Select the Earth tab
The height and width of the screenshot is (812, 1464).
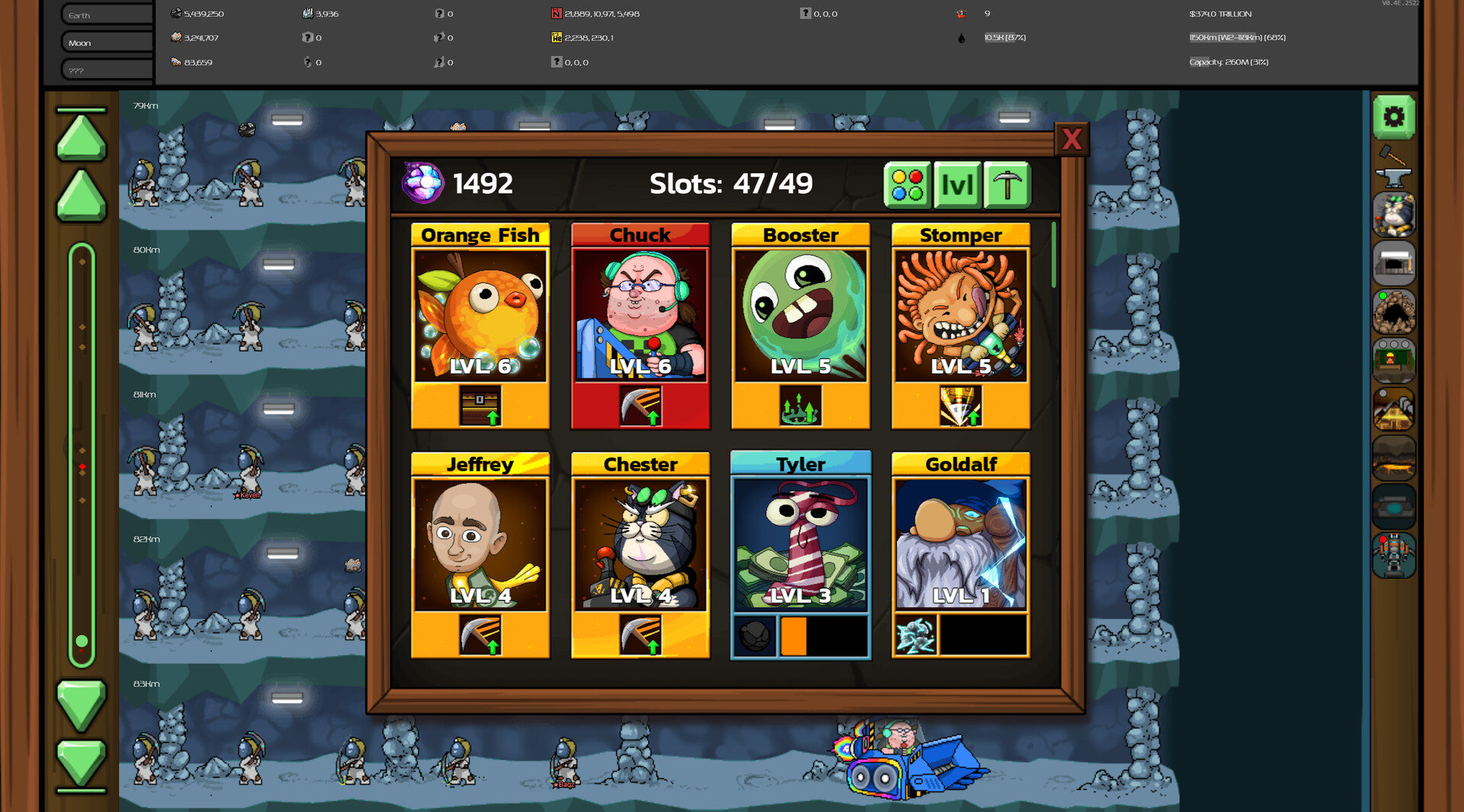(104, 14)
